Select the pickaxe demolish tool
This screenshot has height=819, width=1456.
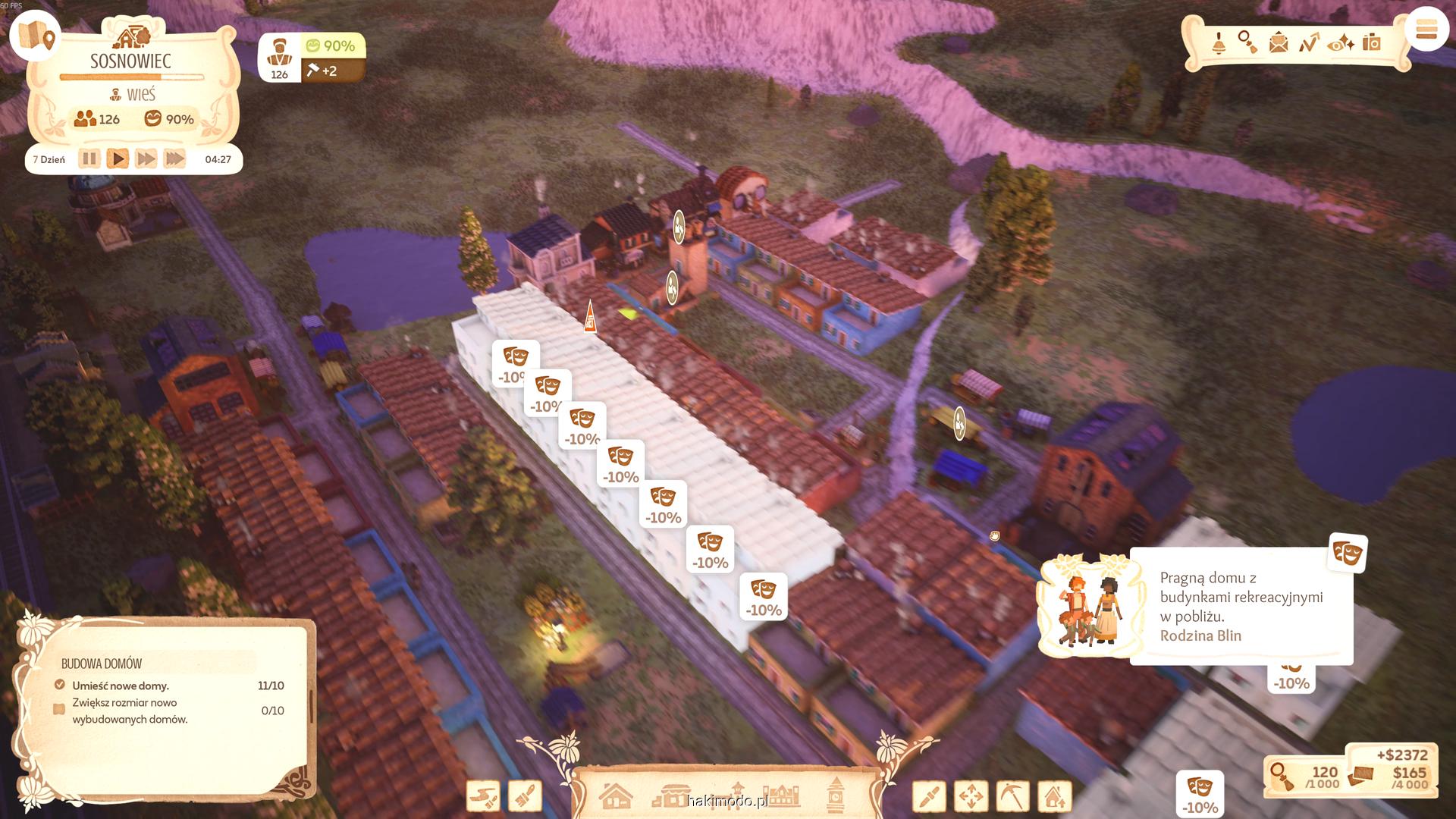[1012, 796]
